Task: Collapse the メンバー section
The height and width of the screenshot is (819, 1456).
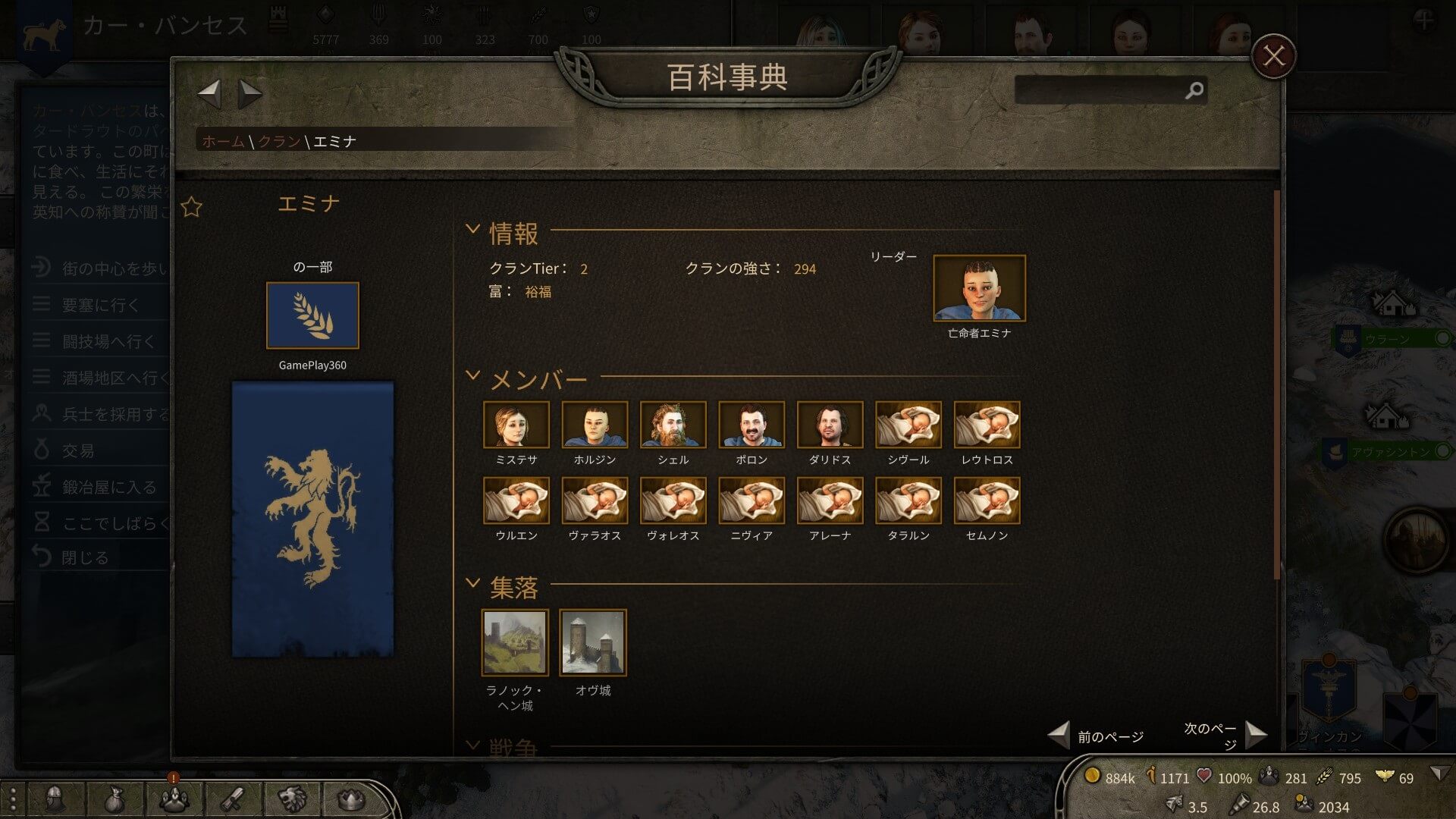Action: click(x=472, y=375)
